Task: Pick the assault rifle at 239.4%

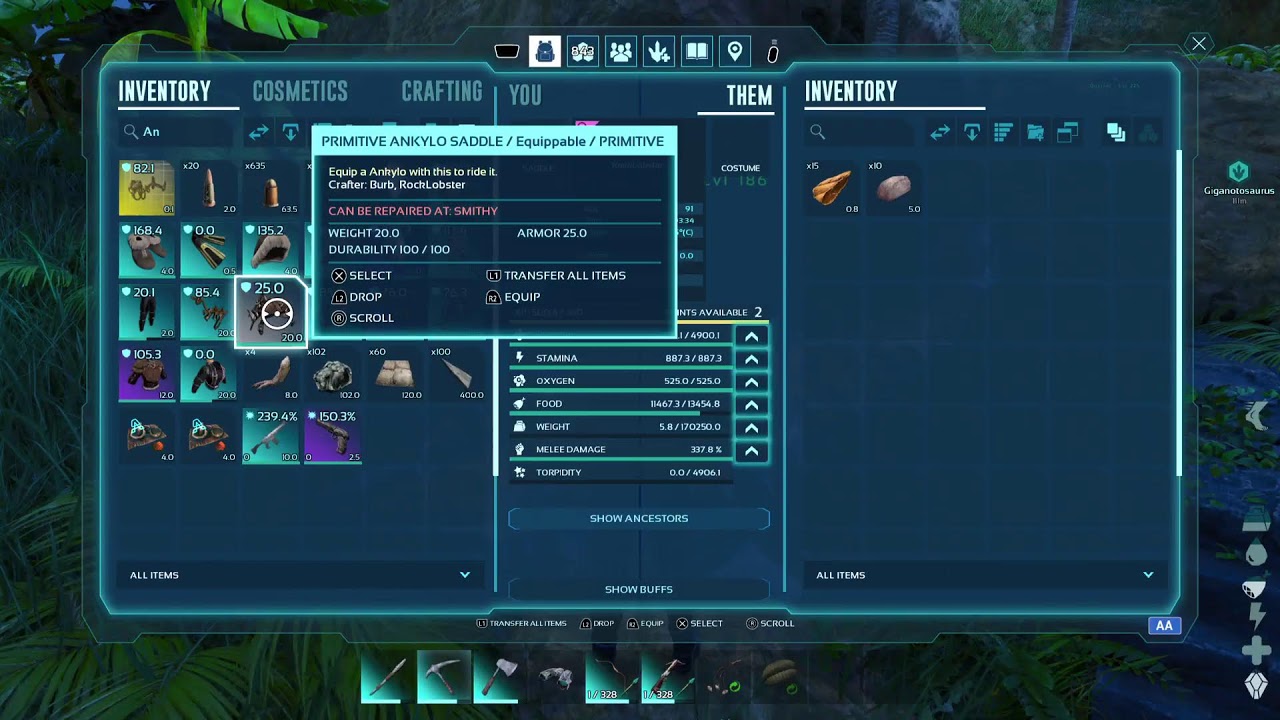Action: pyautogui.click(x=271, y=437)
